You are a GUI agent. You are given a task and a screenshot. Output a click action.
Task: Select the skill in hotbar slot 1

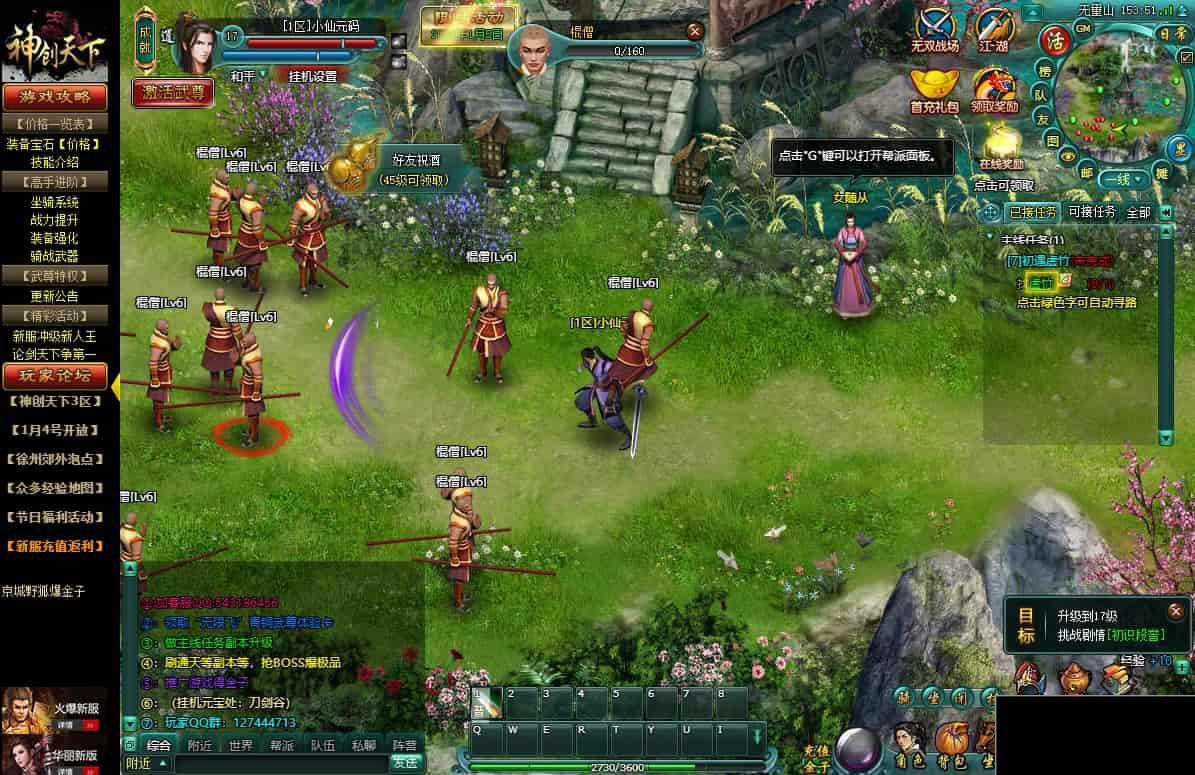[486, 703]
